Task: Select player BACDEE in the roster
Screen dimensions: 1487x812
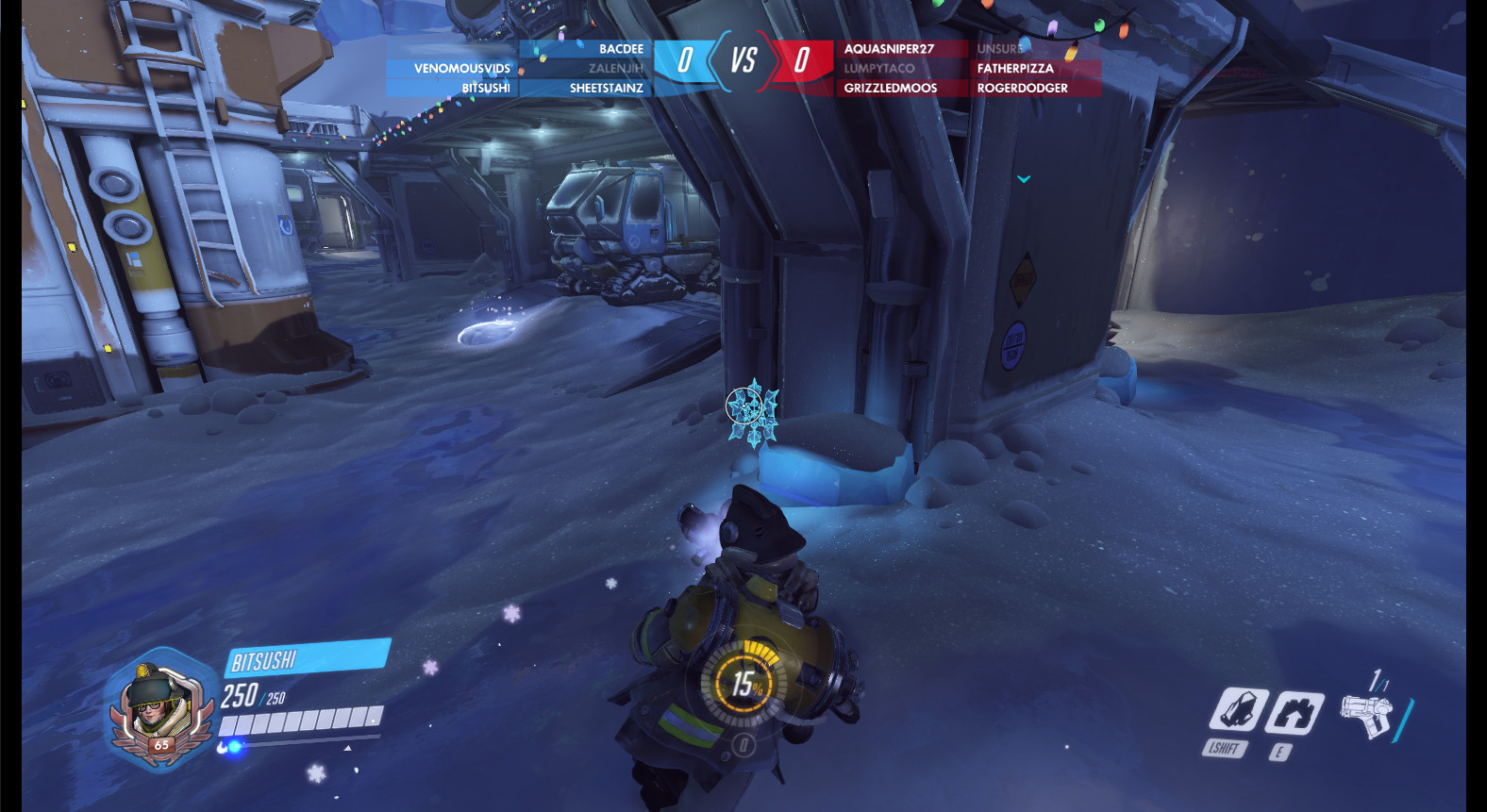Action: point(621,49)
